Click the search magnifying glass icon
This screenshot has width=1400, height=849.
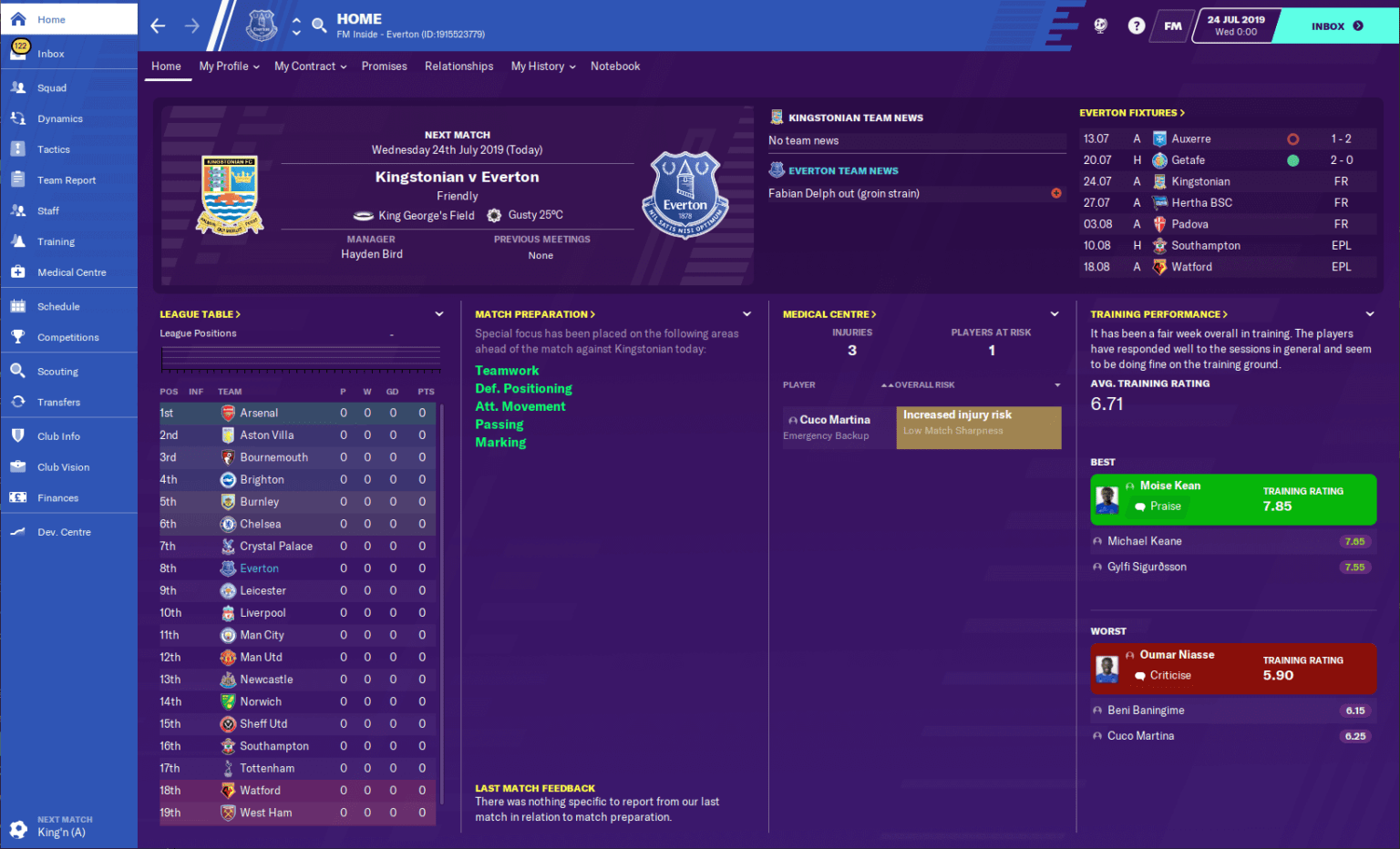pos(318,26)
